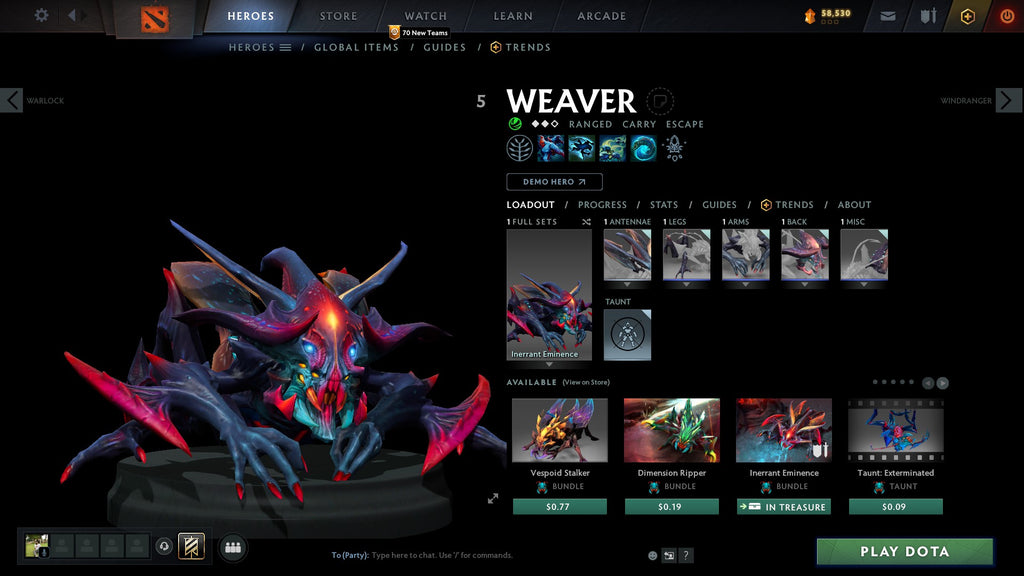Image resolution: width=1024 pixels, height=576 pixels.
Task: Open the settings gear icon
Action: tap(41, 15)
